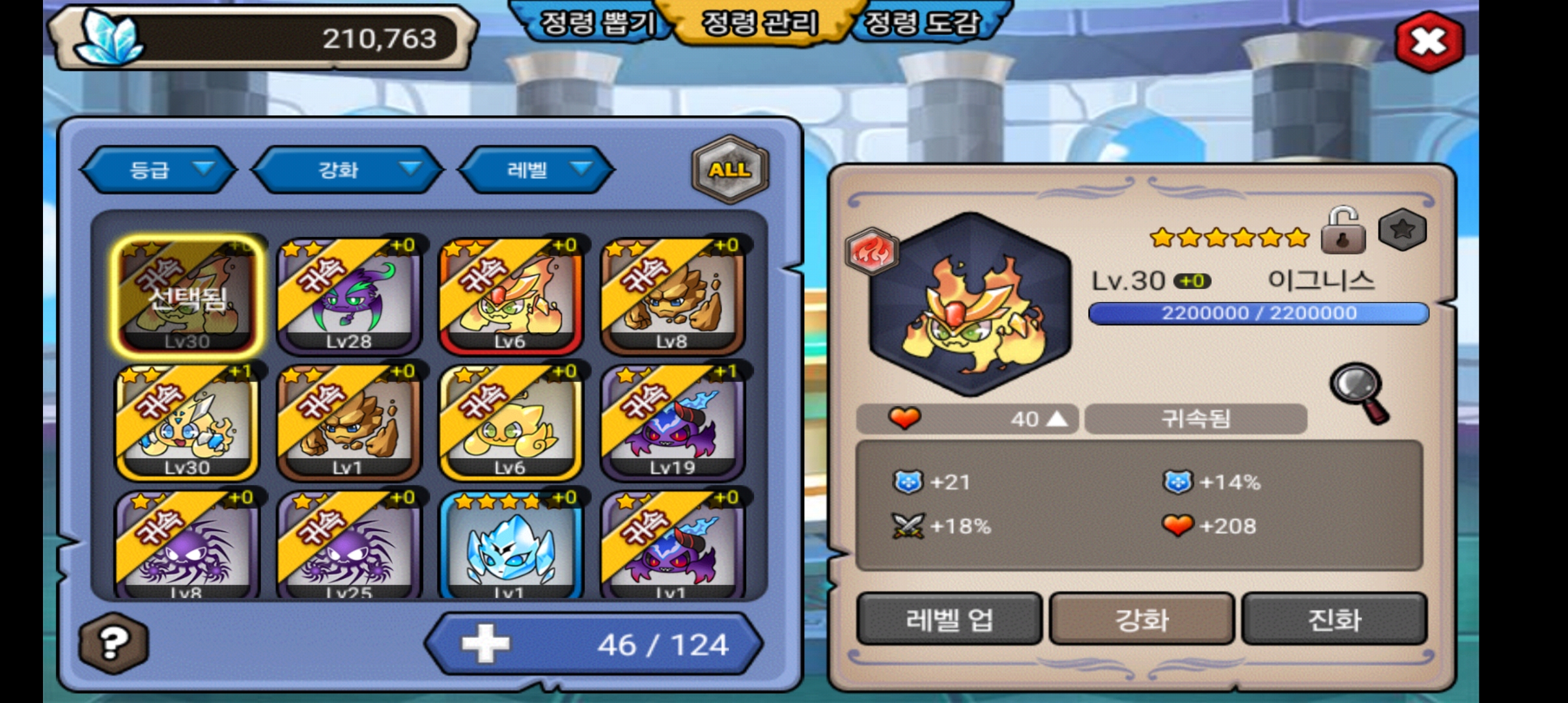Toggle the padlock lock icon

(x=1342, y=232)
